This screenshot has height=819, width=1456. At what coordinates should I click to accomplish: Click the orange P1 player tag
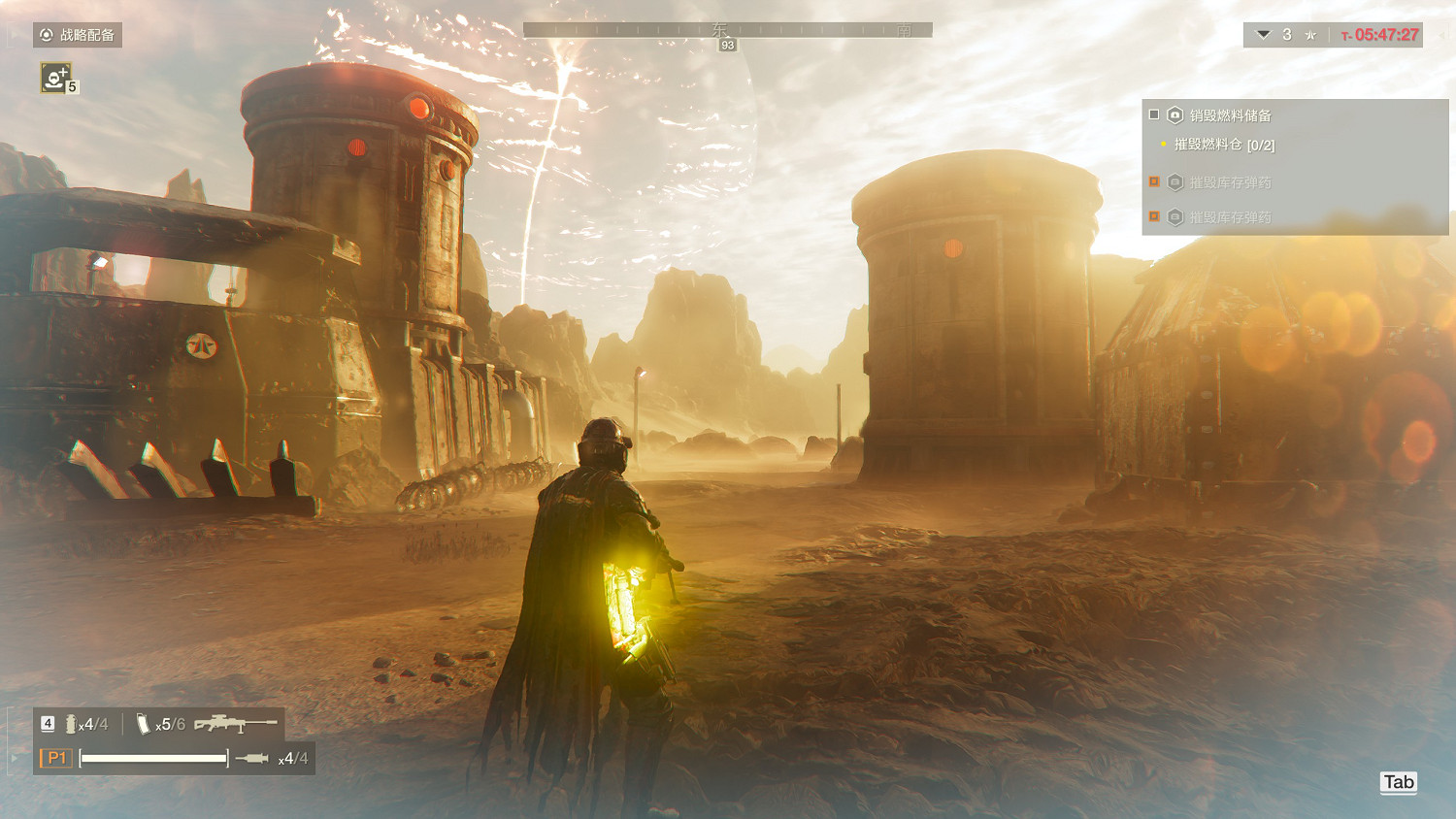[56, 758]
